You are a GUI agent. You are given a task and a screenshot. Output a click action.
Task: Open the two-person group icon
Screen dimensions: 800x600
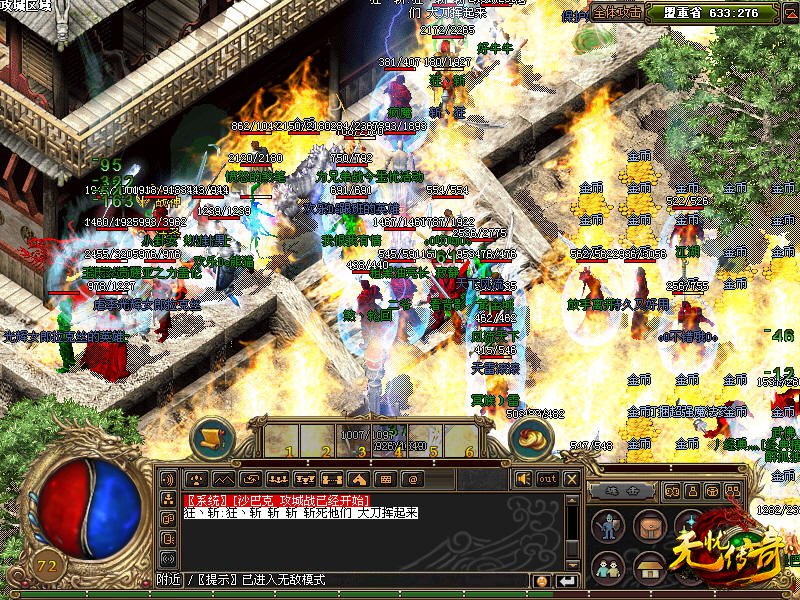click(607, 567)
